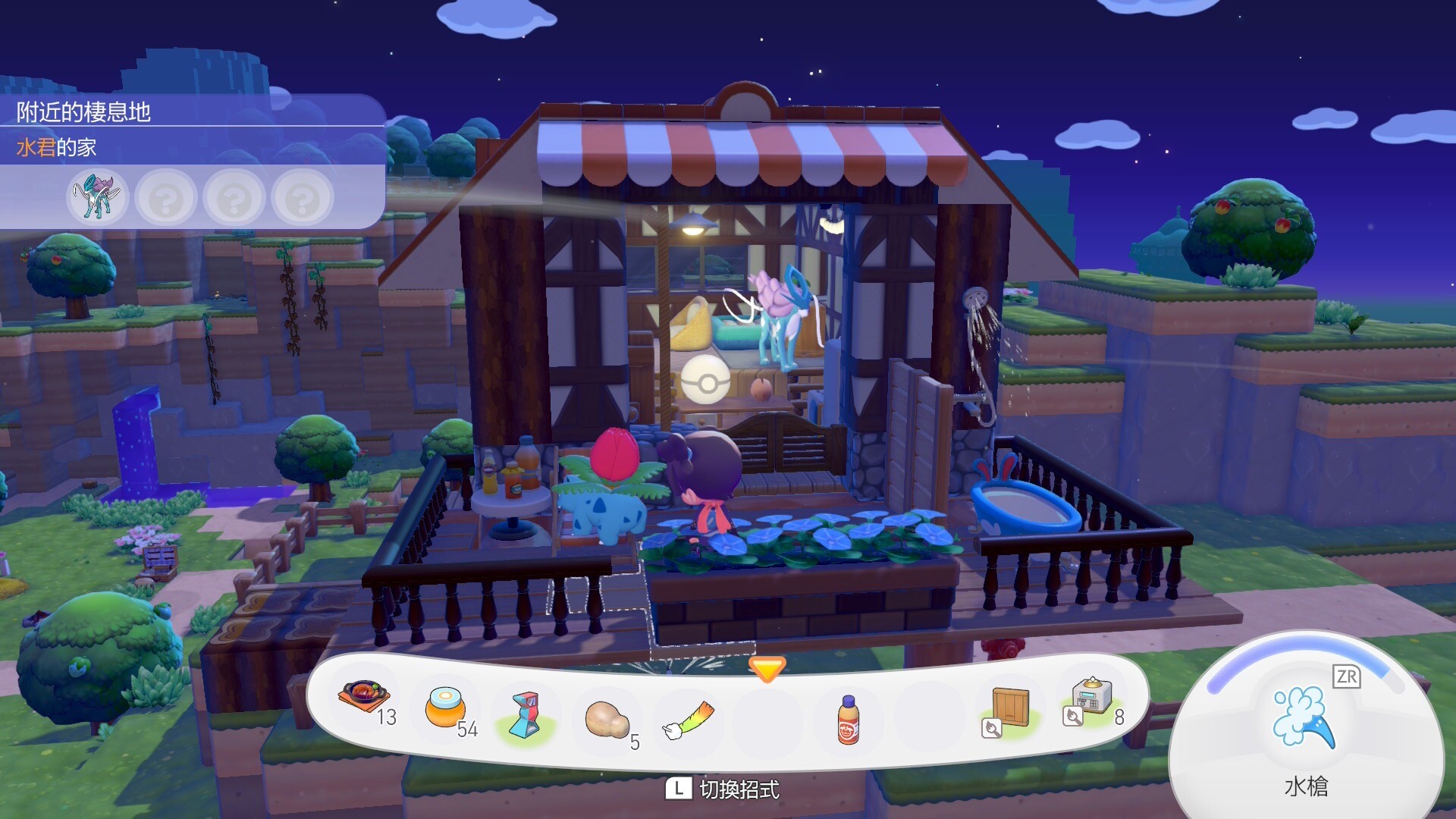Select the wooden crate item slot

[x=1009, y=708]
